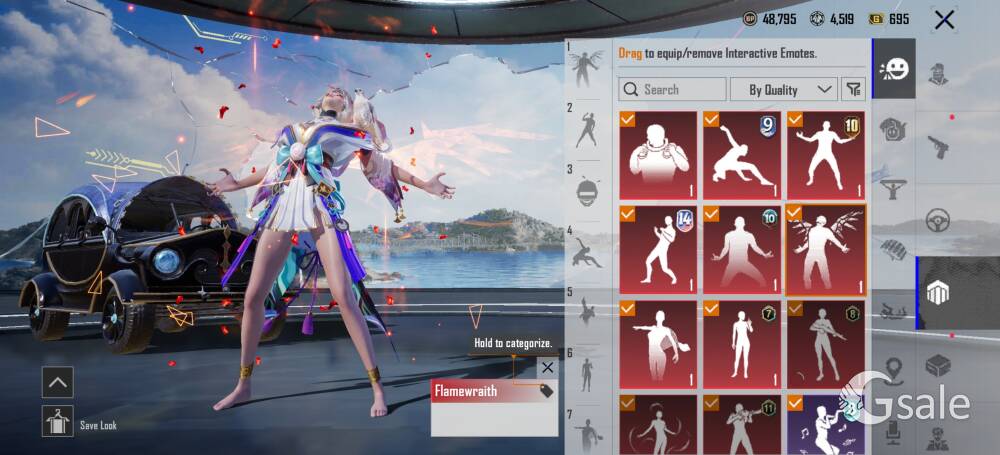
Task: Select the winged pose emote tile
Action: pos(826,250)
